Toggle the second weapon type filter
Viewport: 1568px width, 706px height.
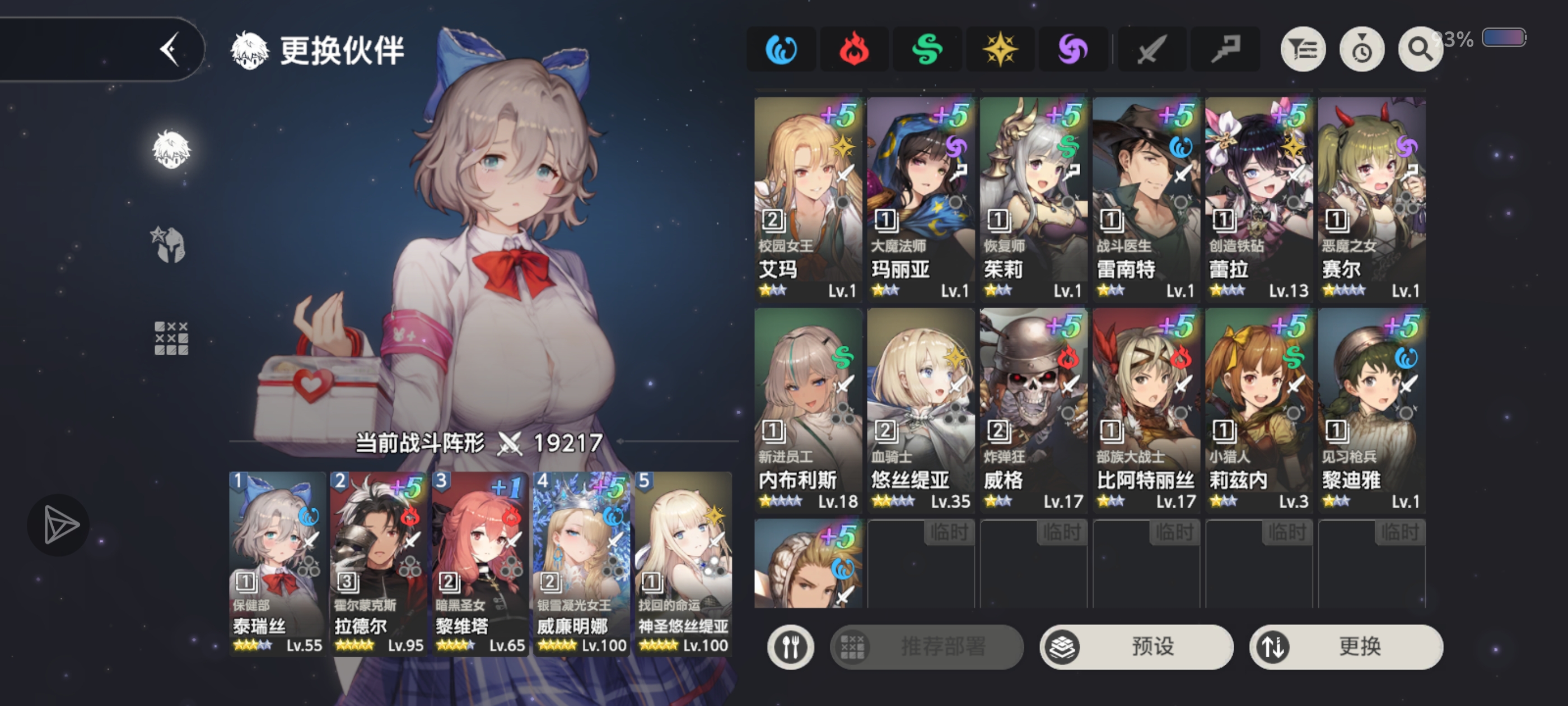click(1225, 49)
